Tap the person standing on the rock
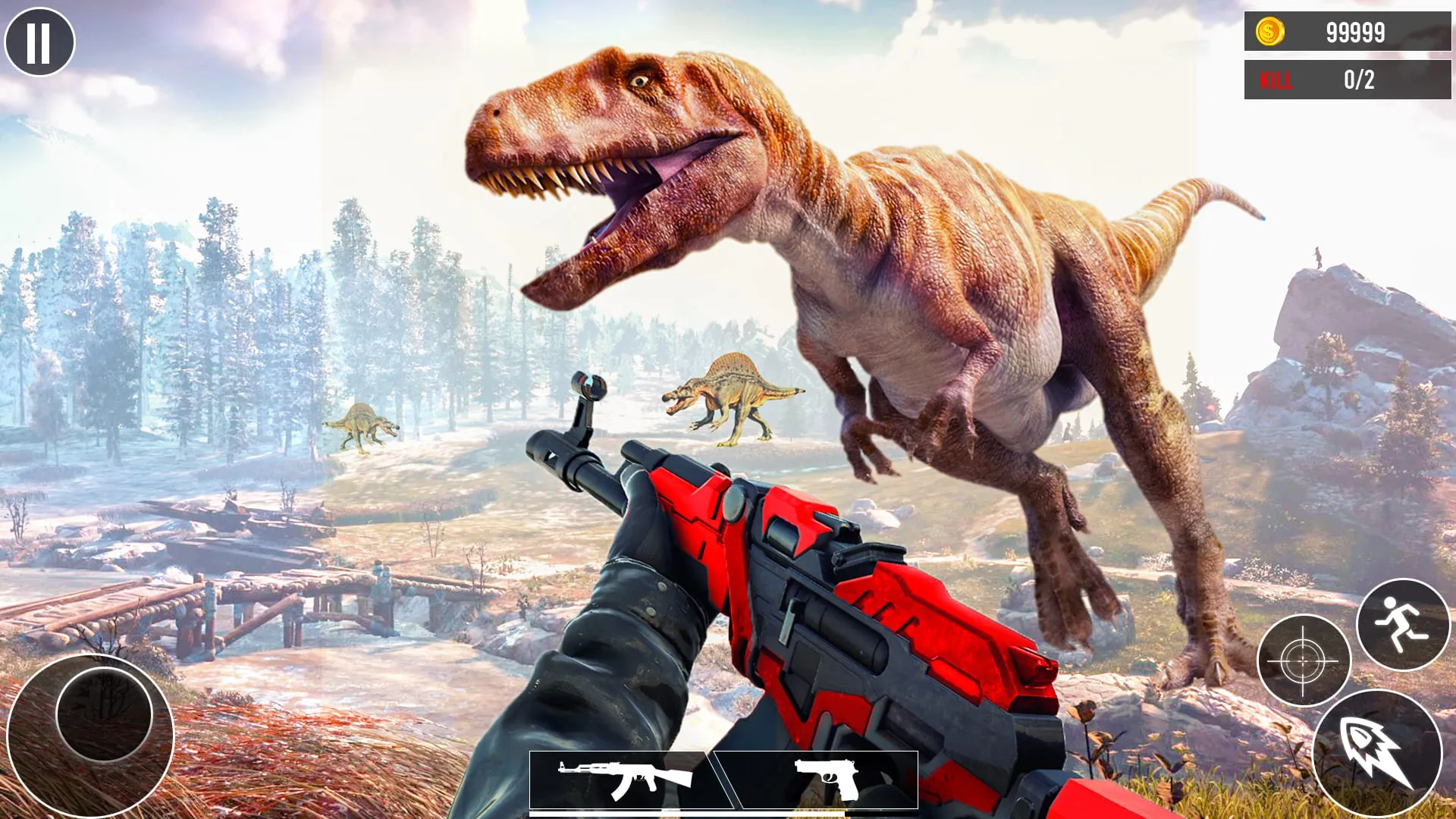This screenshot has height=819, width=1456. 1318,256
